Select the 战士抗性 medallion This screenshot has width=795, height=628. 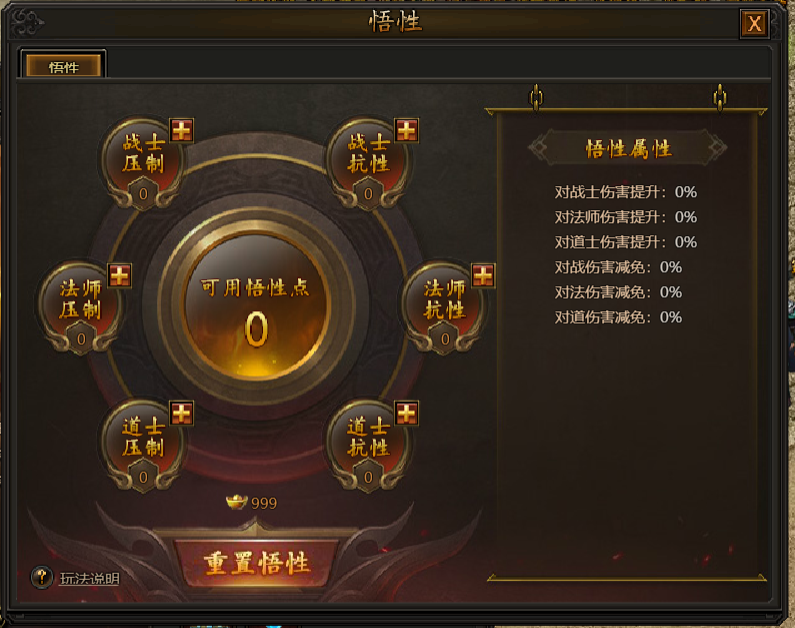point(368,162)
